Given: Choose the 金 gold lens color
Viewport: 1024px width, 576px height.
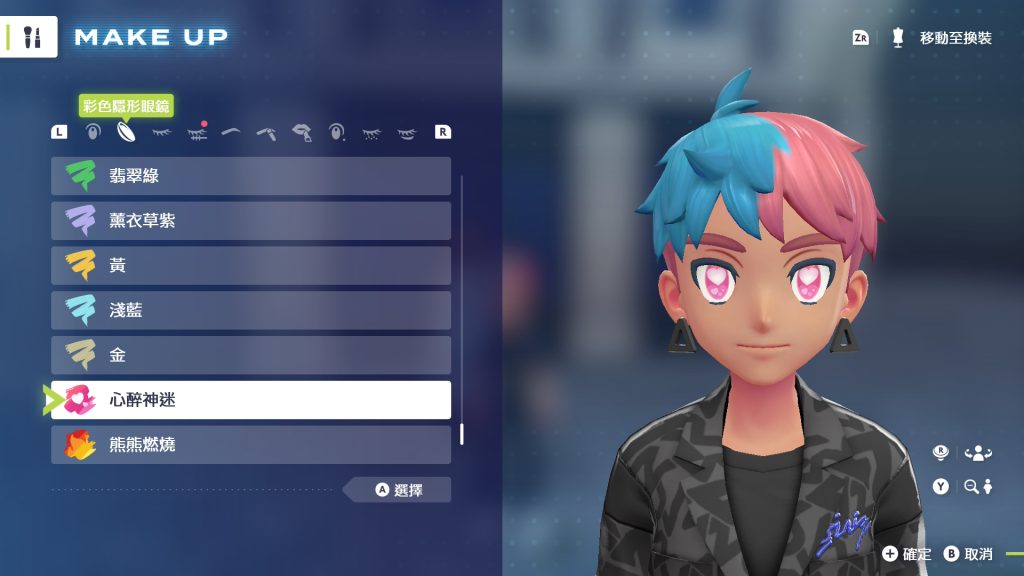Looking at the screenshot, I should tap(251, 355).
